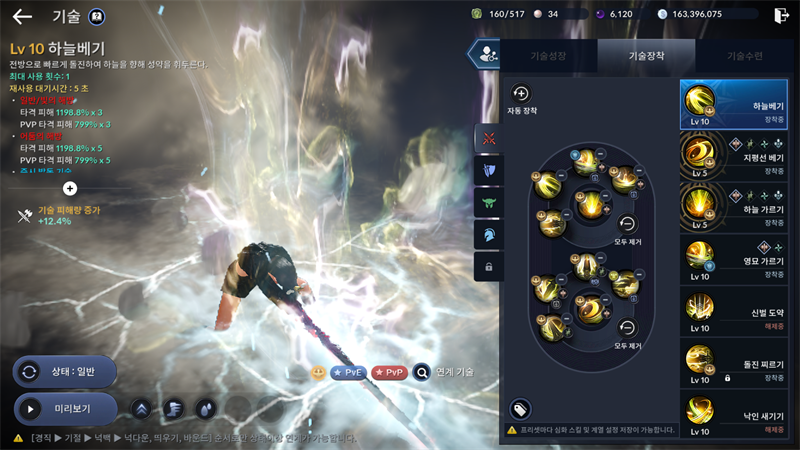Screen dimensions: 800x450
Task: Select the 하늘베기 skill in the list
Action: pos(737,105)
